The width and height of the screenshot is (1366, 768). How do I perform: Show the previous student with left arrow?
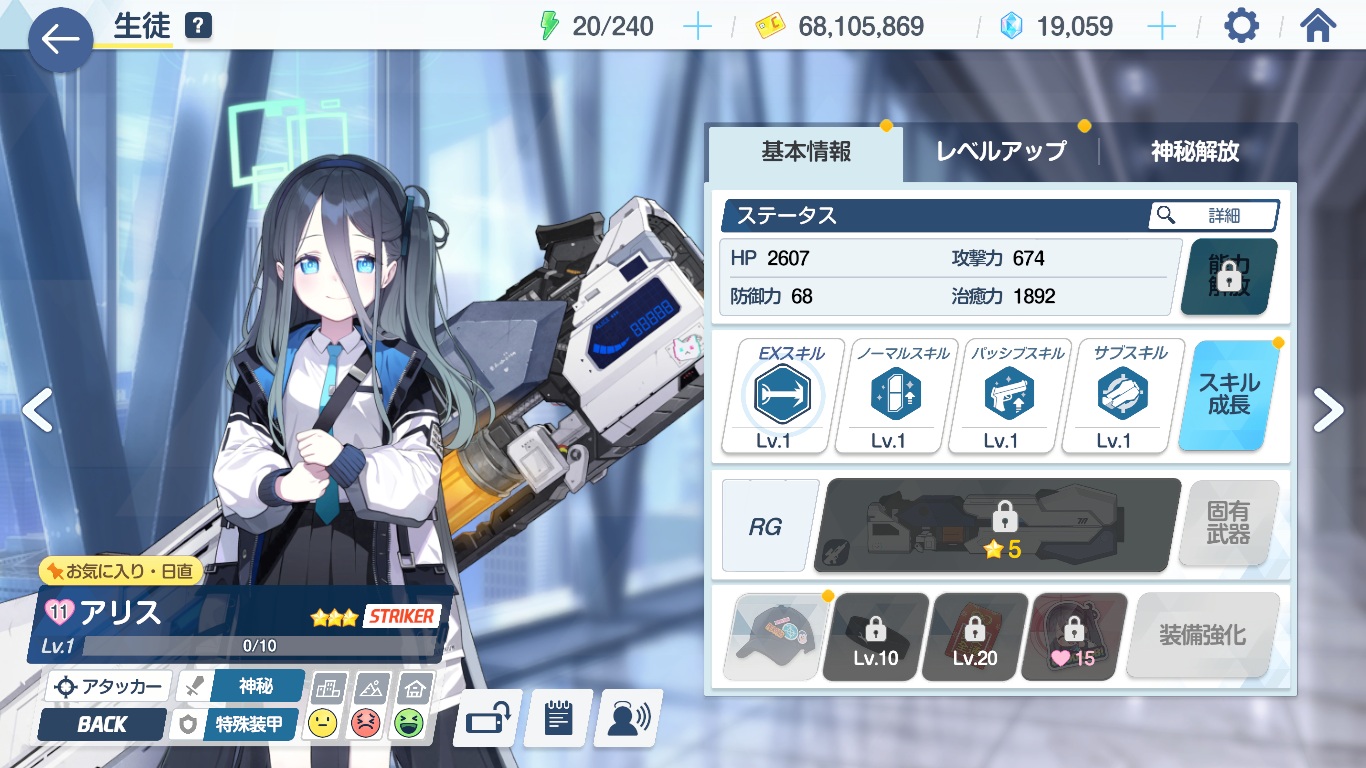coord(38,409)
